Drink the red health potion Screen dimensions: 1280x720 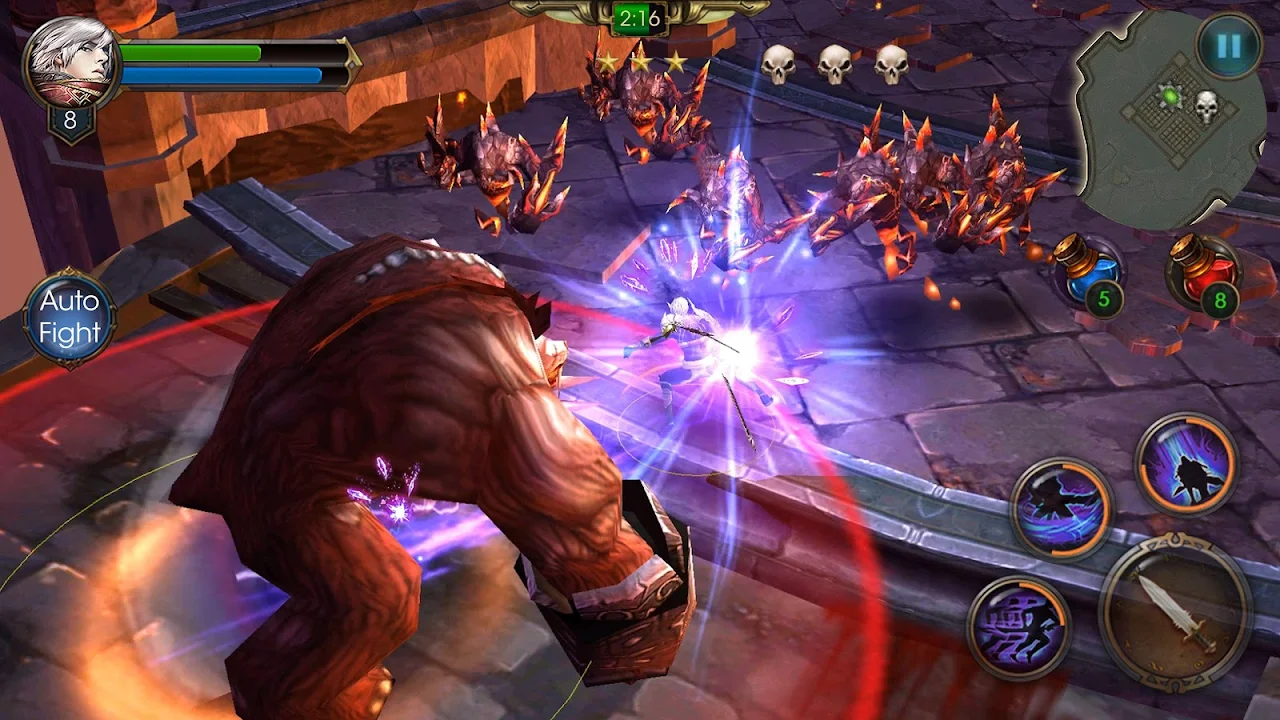(x=1203, y=272)
